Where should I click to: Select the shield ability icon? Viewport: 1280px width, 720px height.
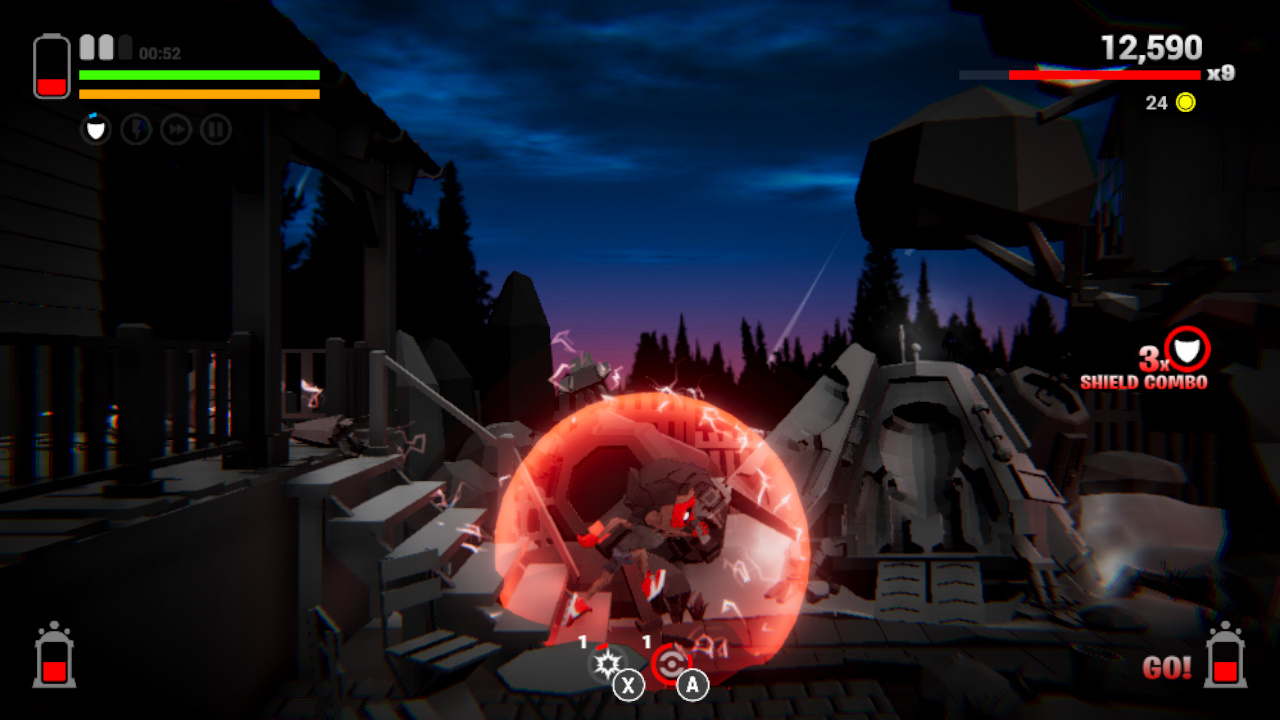(x=95, y=128)
